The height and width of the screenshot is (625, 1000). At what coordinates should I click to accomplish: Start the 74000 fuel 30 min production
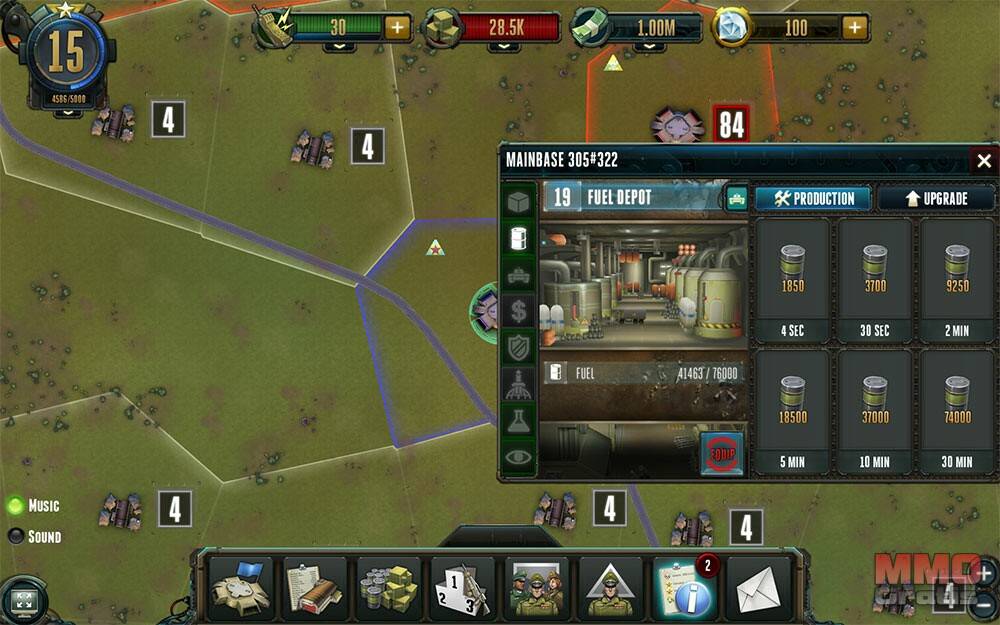pyautogui.click(x=957, y=412)
